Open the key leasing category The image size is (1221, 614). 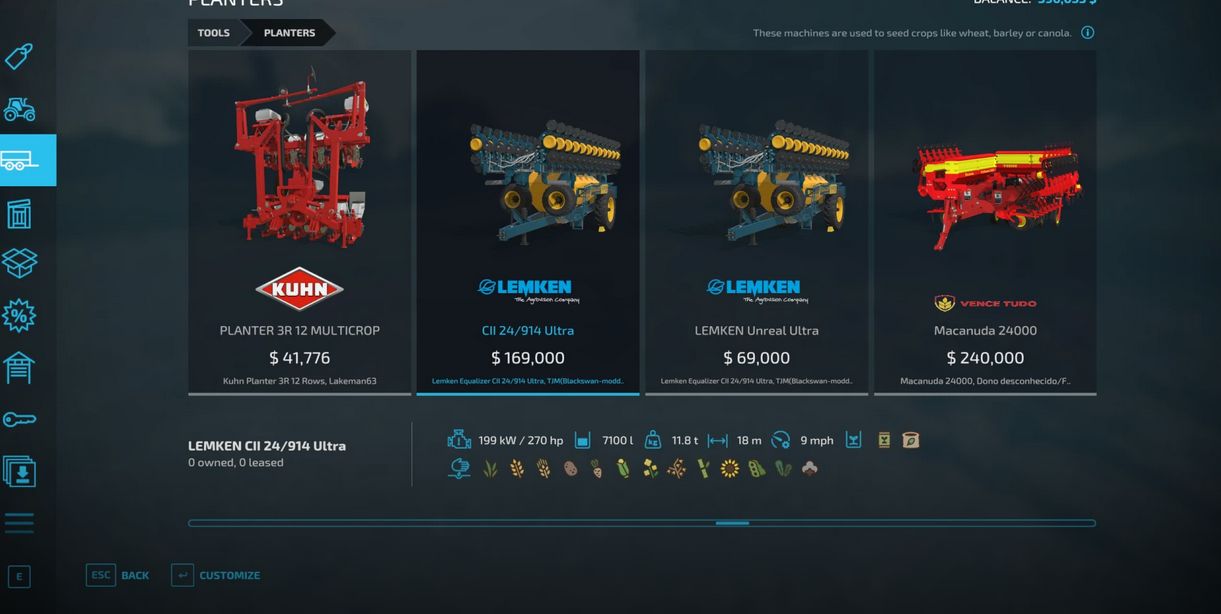19,420
